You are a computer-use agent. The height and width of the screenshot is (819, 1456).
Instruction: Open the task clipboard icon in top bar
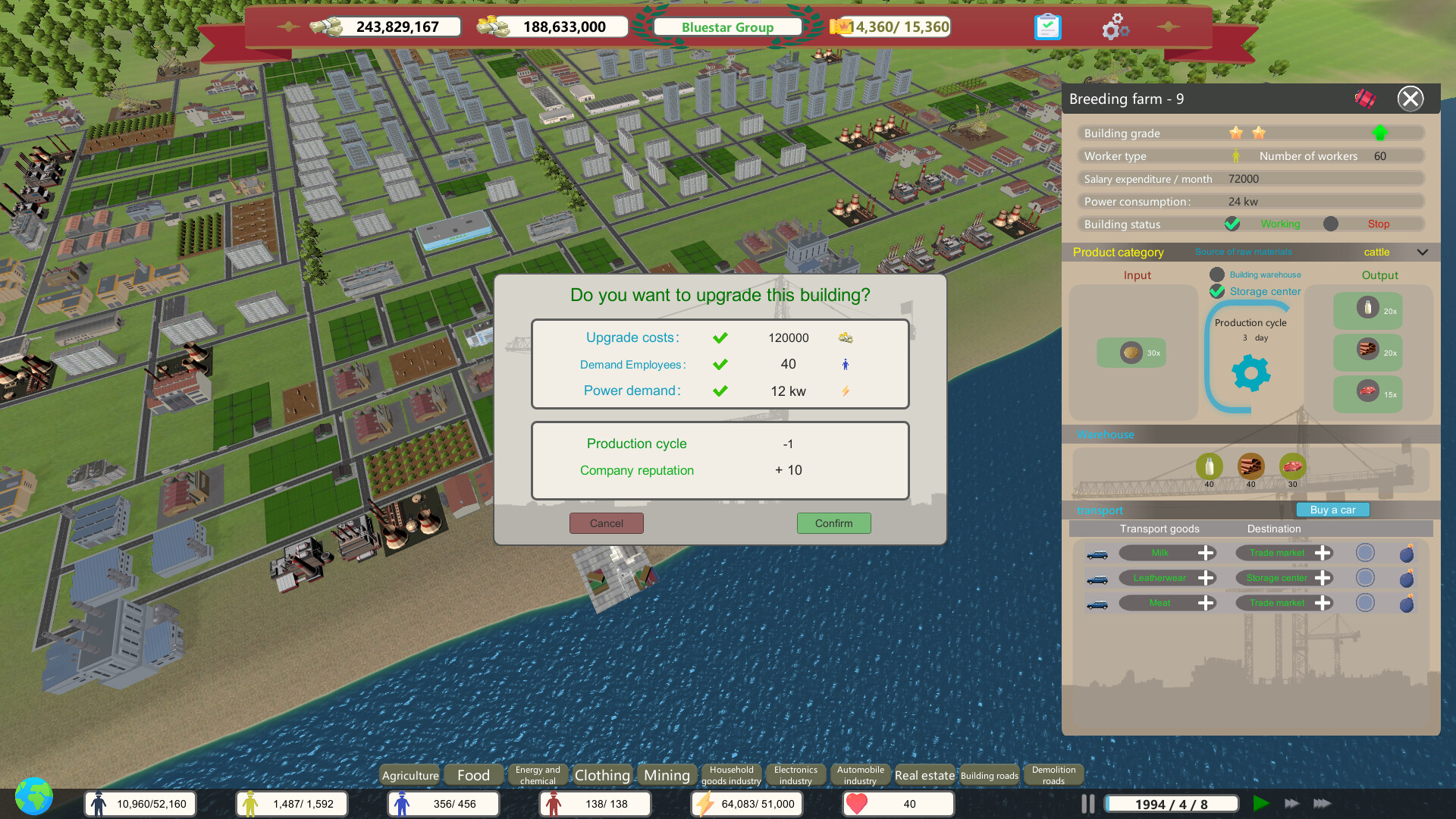[x=1047, y=26]
